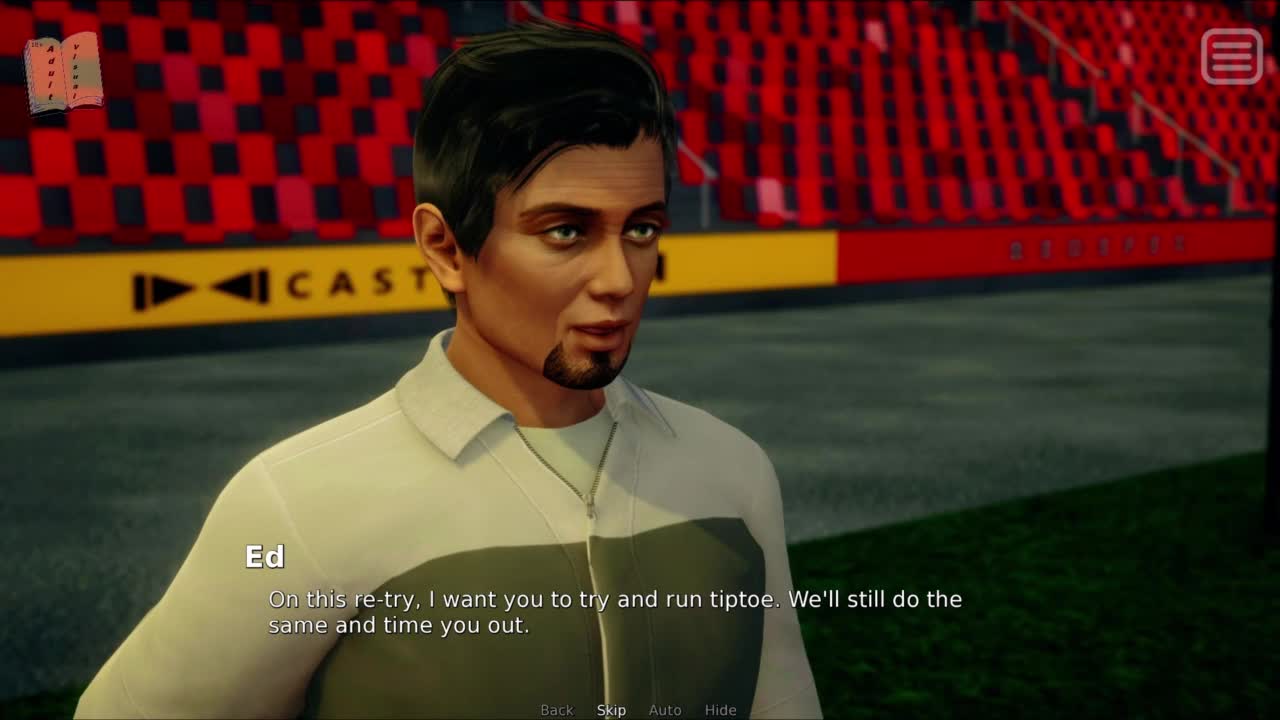1280x720 pixels.
Task: Hide the dialogue interface
Action: click(720, 710)
